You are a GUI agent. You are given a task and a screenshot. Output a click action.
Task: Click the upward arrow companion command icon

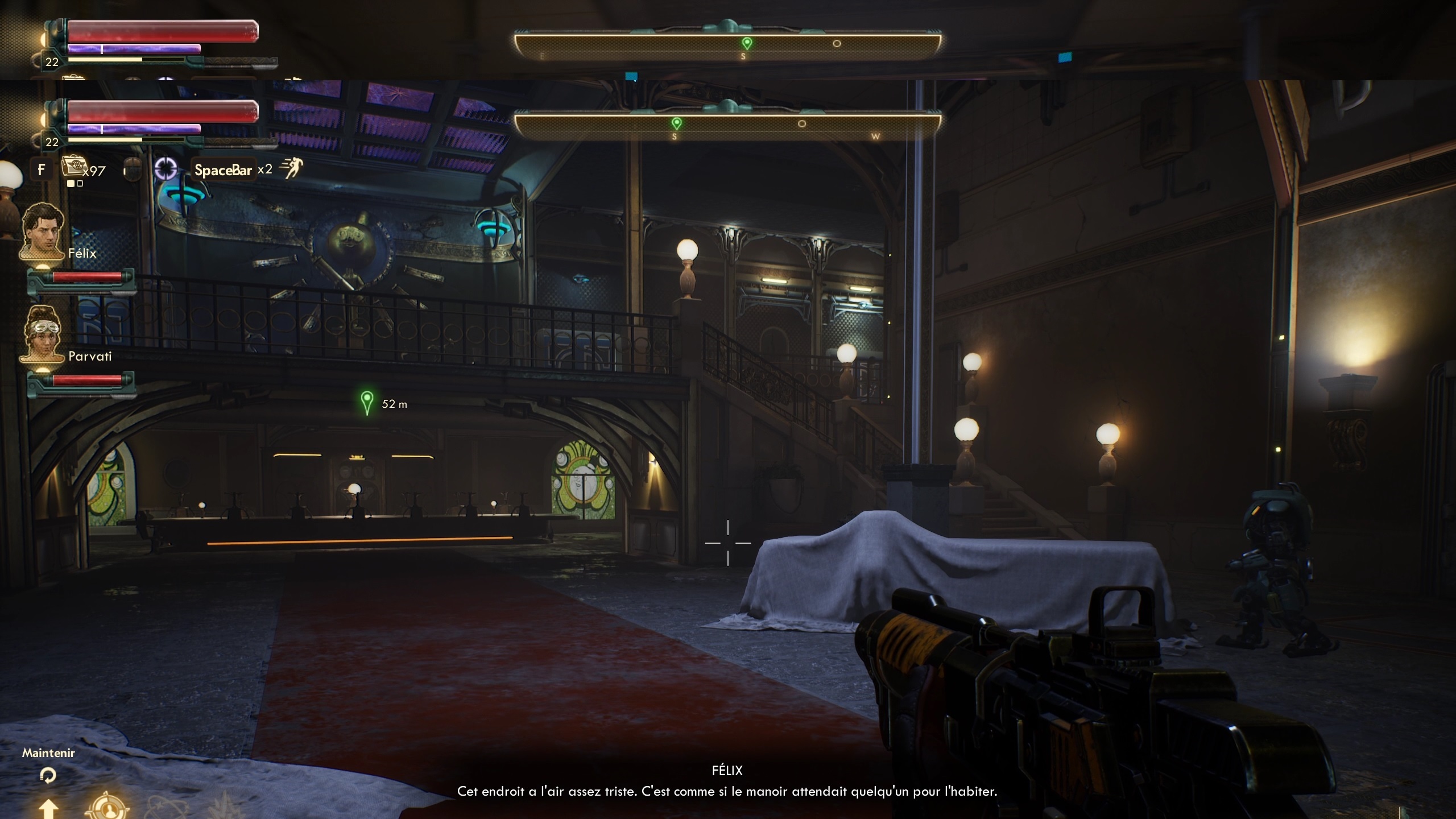click(x=48, y=808)
